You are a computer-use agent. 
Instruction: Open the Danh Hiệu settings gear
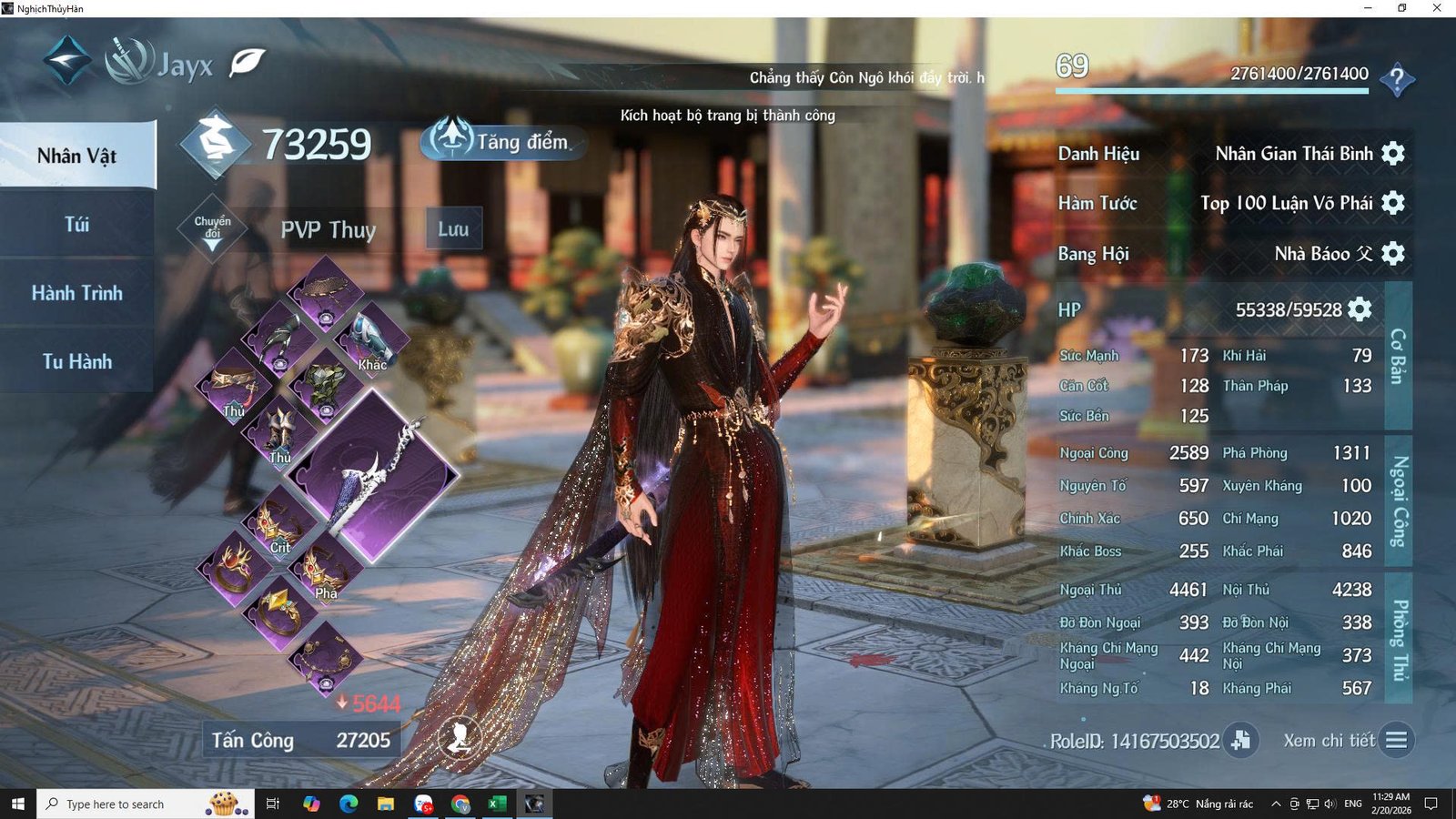click(x=1394, y=153)
